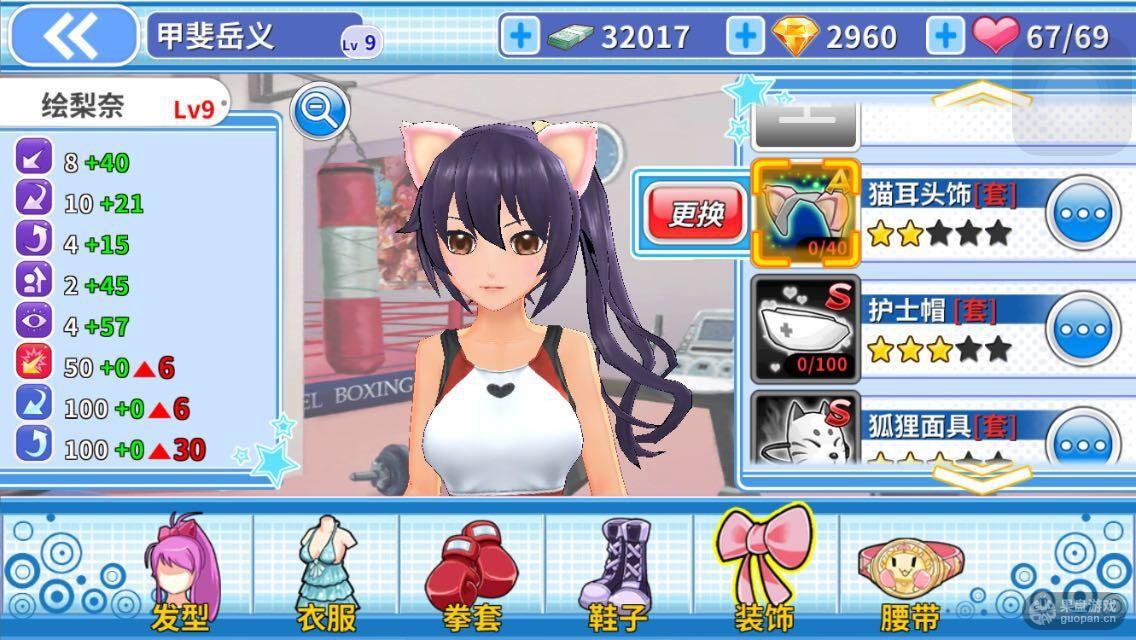Open options for 狐狸面具 item

(1084, 440)
